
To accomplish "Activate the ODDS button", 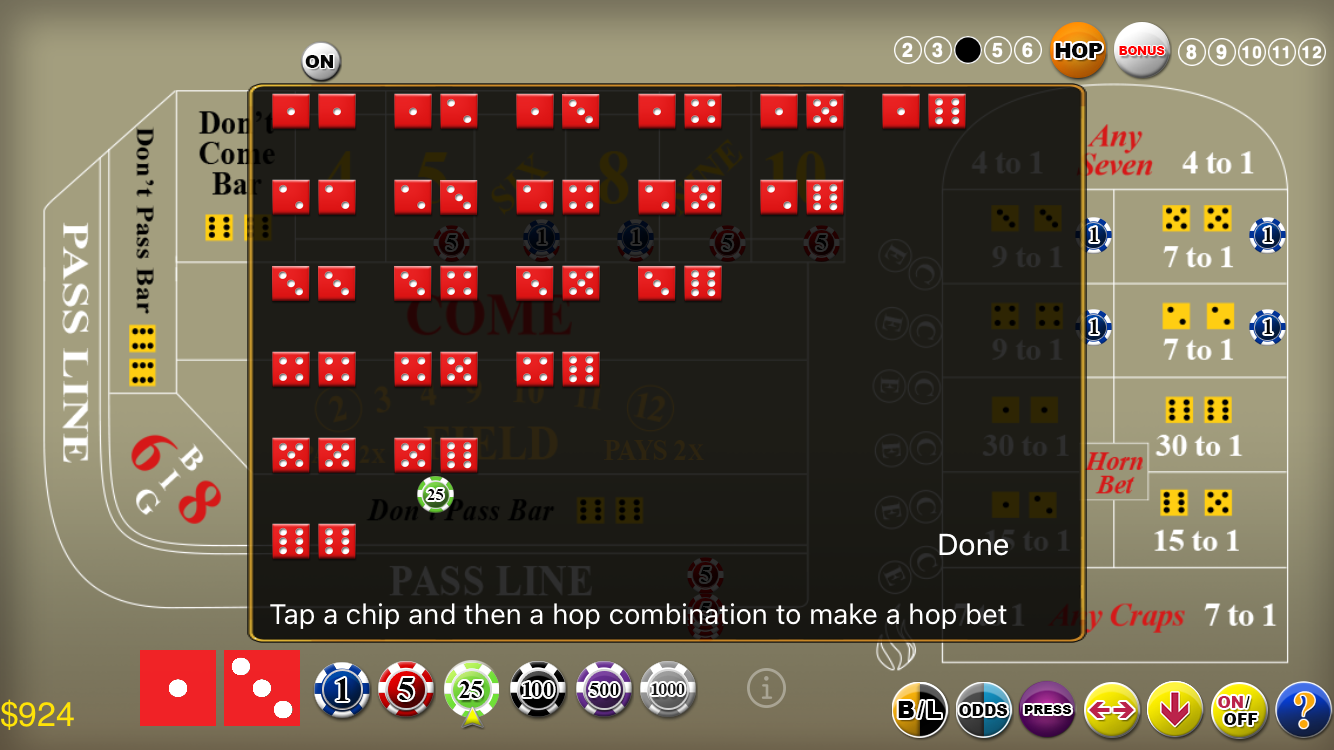I will click(983, 709).
